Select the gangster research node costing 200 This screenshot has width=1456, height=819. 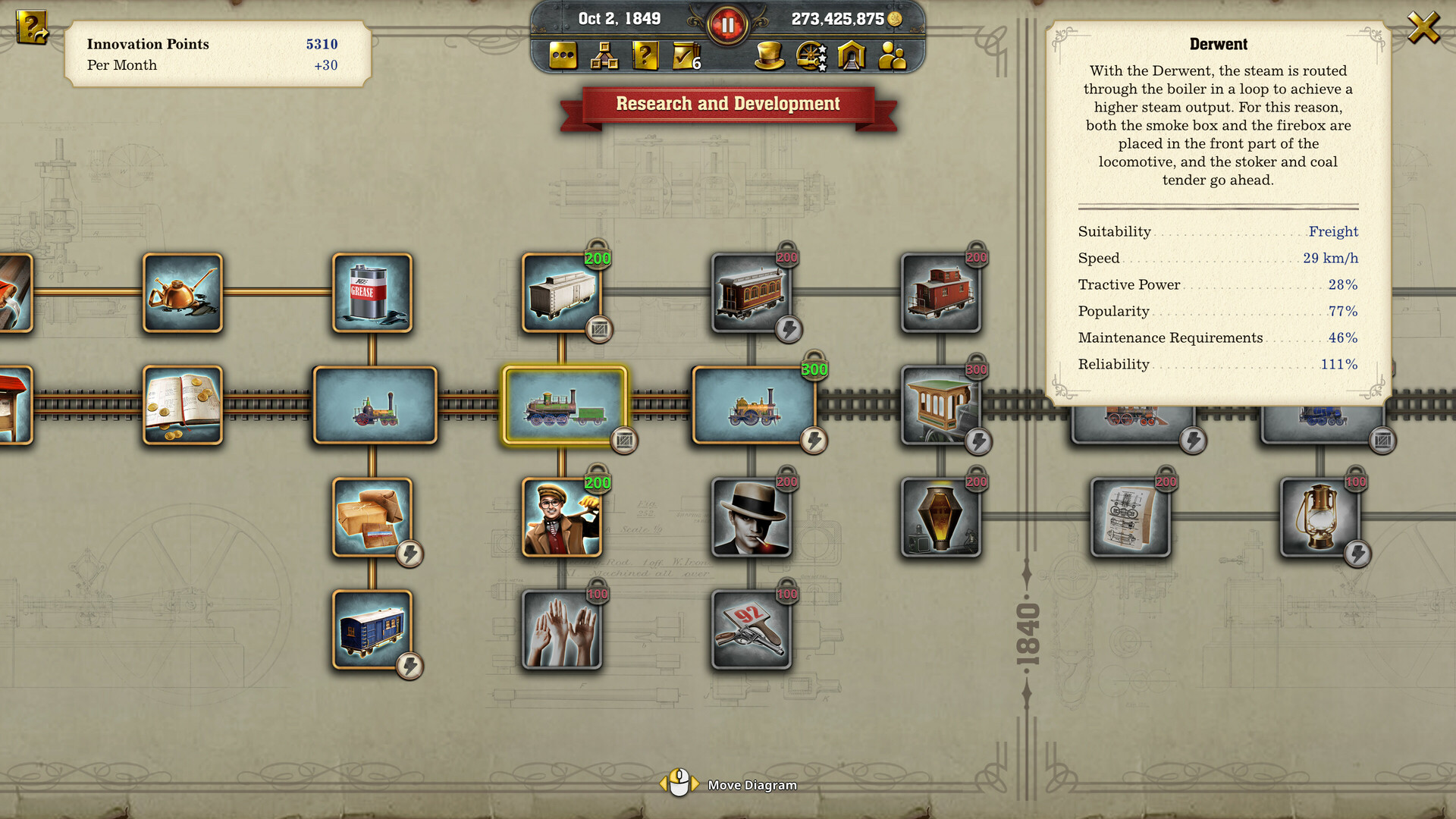pyautogui.click(x=752, y=517)
